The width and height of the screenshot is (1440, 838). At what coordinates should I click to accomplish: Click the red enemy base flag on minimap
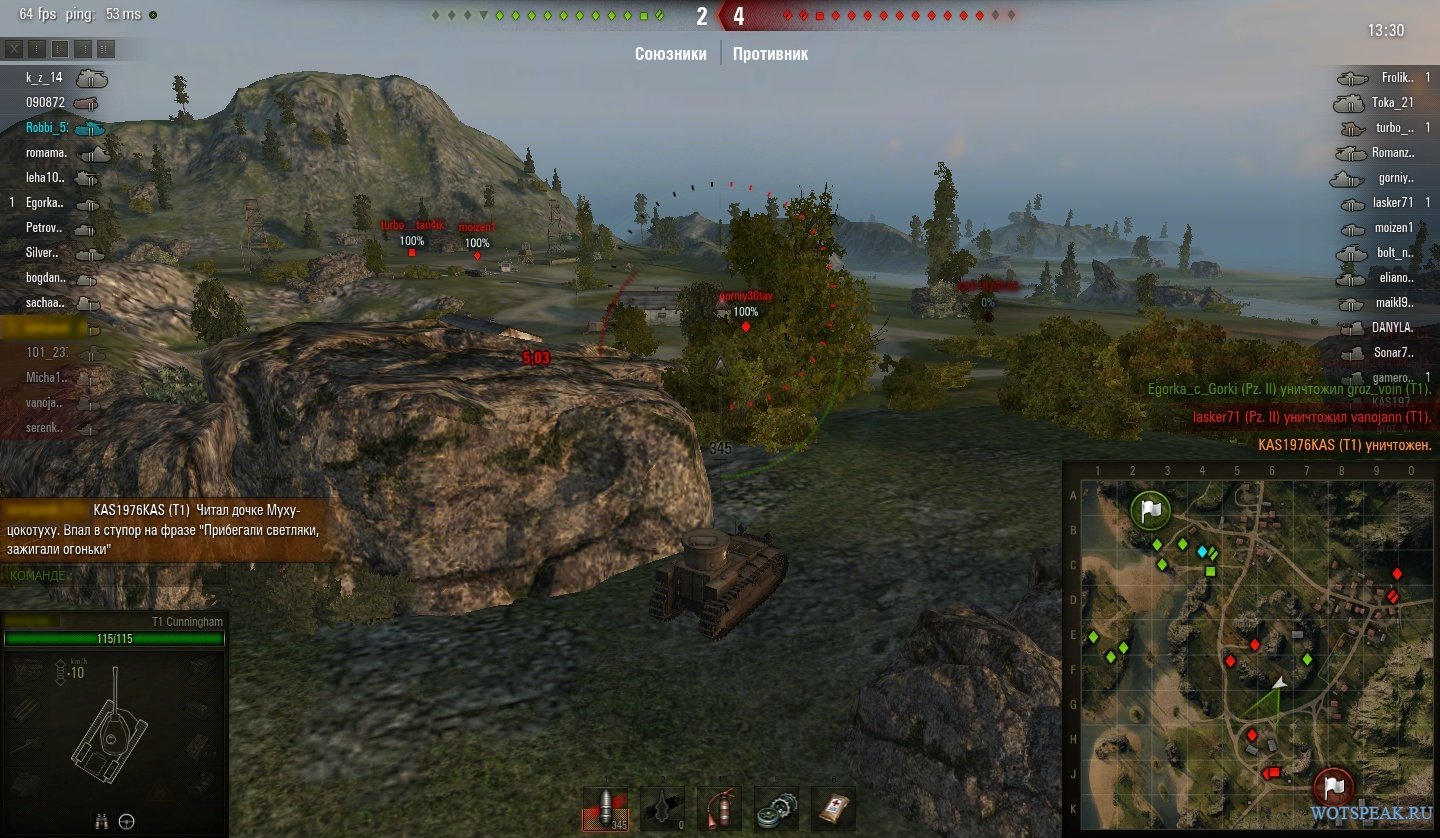[1334, 786]
